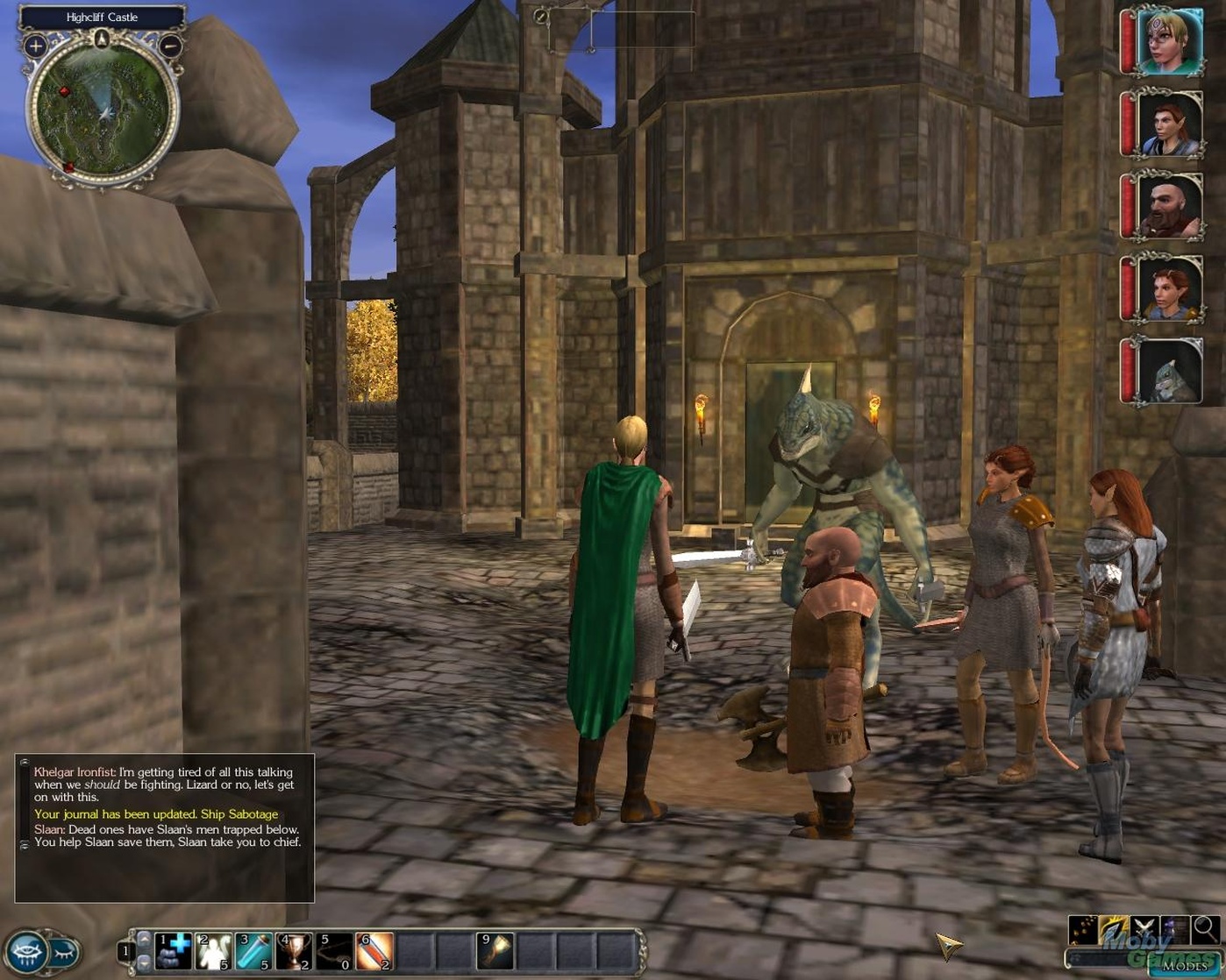This screenshot has height=980, width=1226.
Task: Activate the glowing white figure ability in slot 2
Action: (x=213, y=951)
